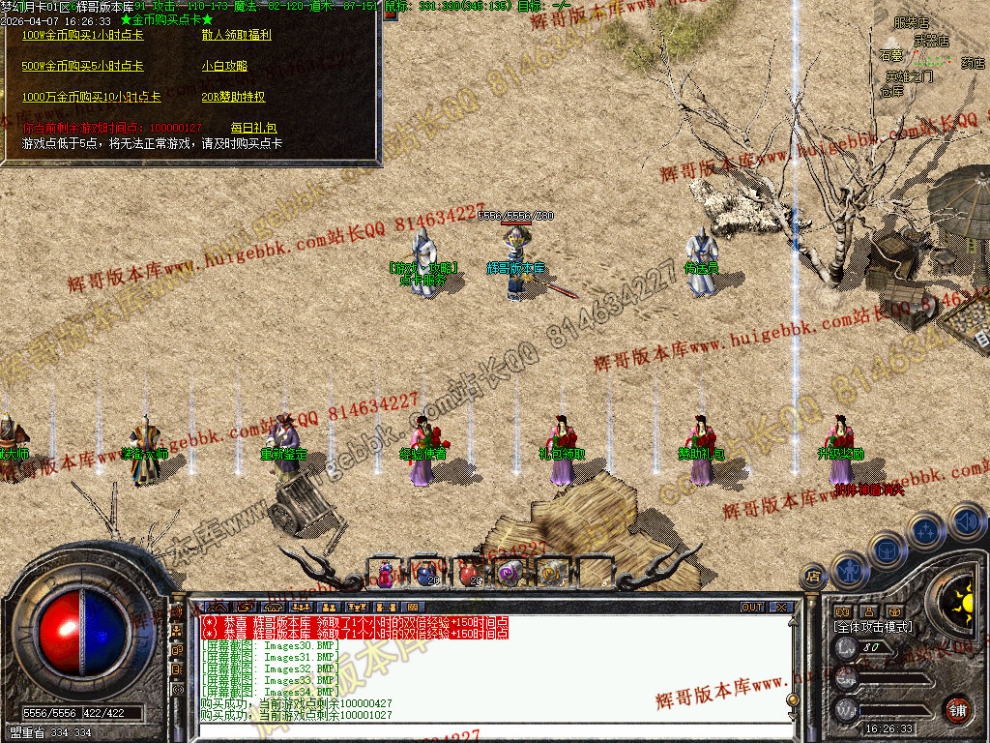Open the 散人领取福利 welfare link
990x743 pixels.
tap(236, 35)
